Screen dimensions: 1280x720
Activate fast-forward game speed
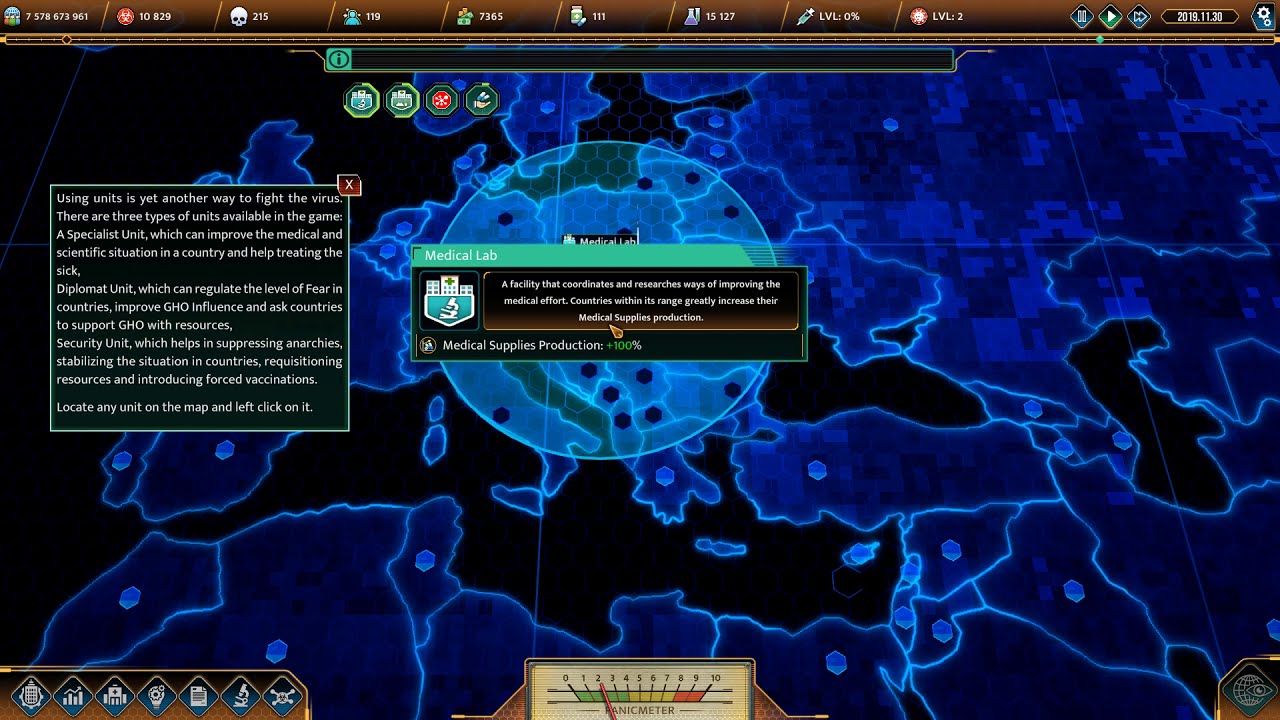click(x=1139, y=16)
